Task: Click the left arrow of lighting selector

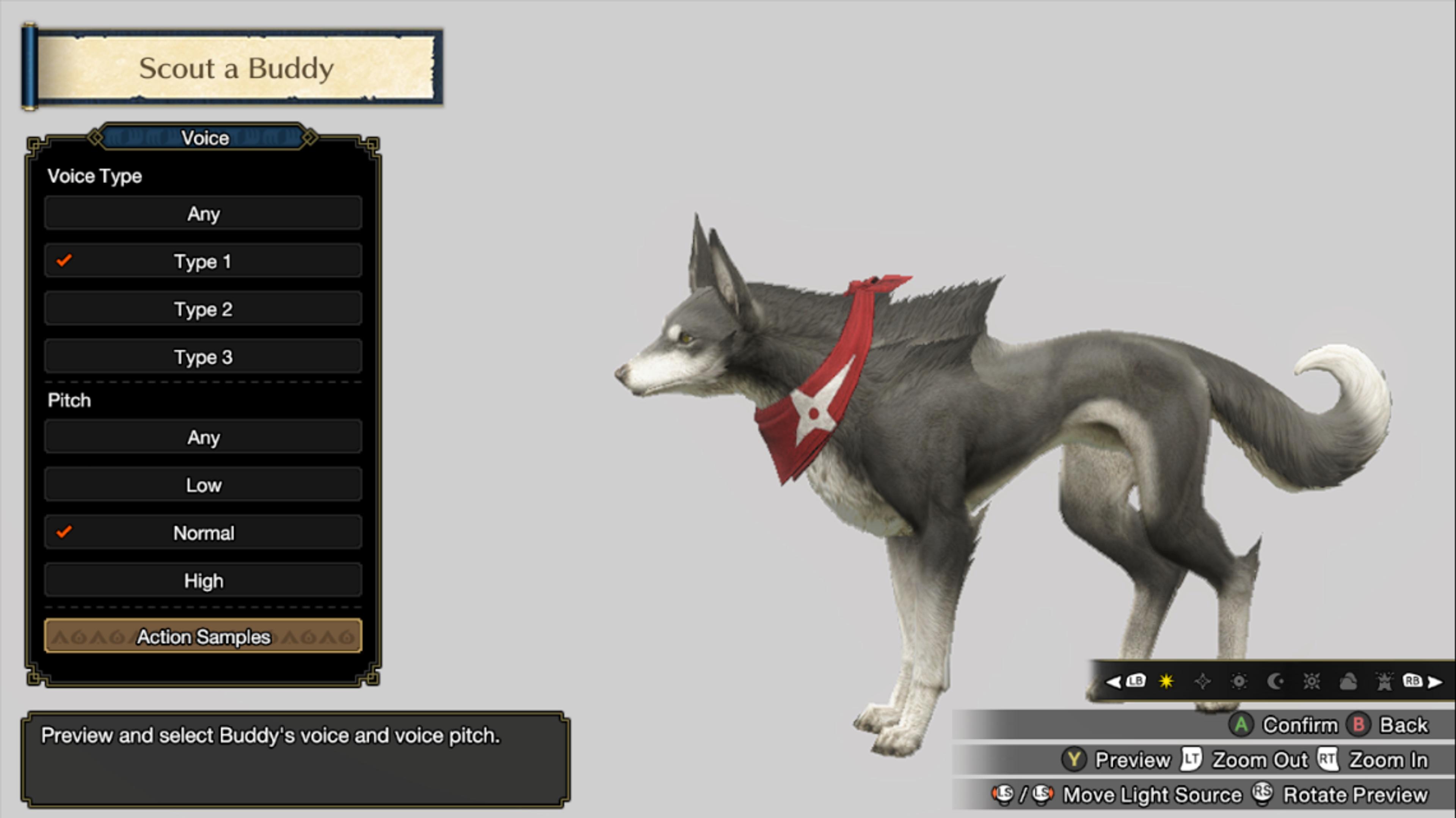Action: pos(1113,681)
